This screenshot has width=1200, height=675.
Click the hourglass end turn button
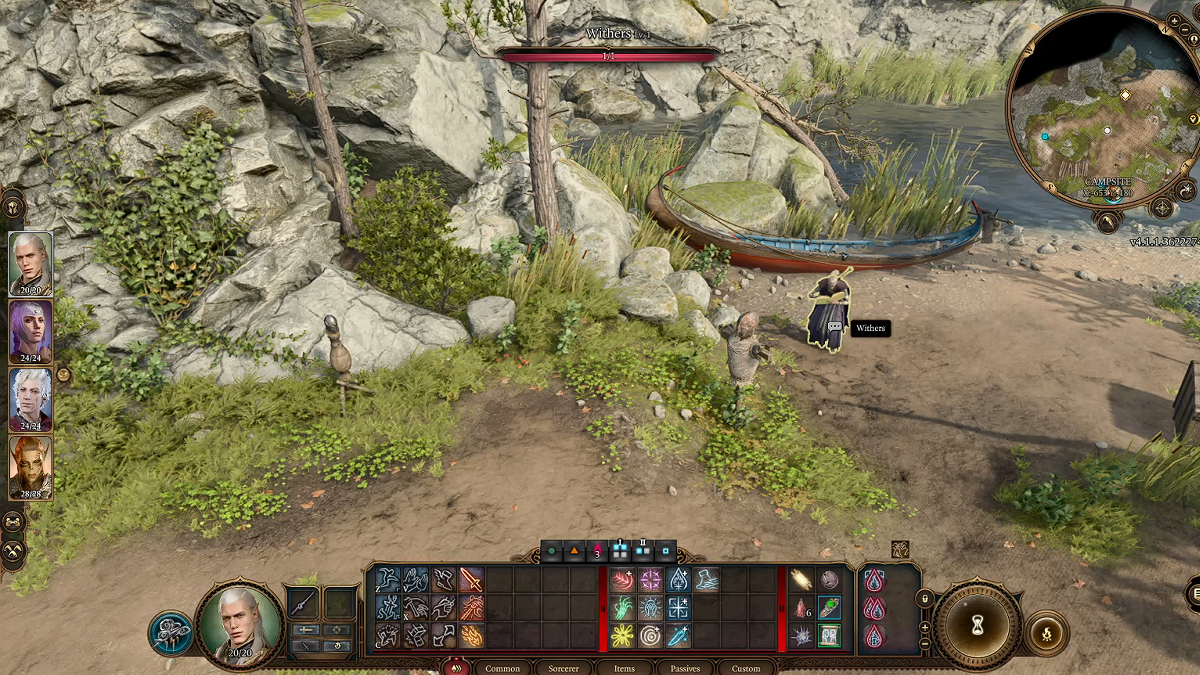(x=977, y=625)
